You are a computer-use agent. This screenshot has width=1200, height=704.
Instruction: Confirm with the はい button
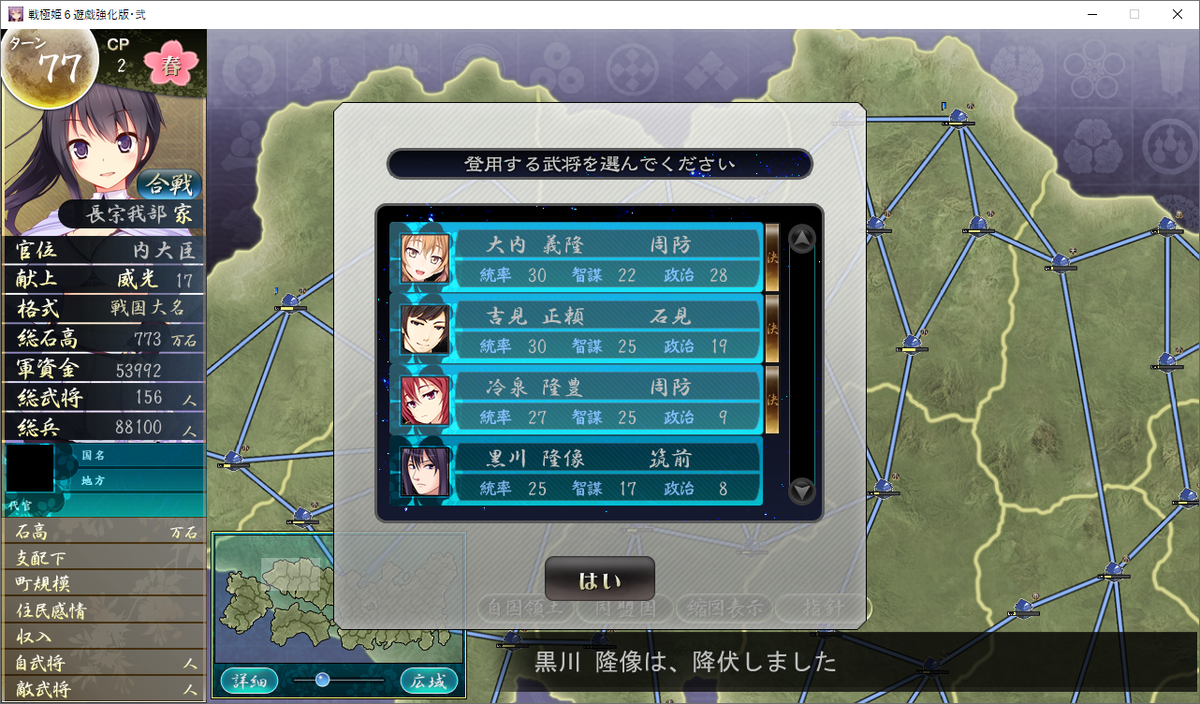point(599,579)
